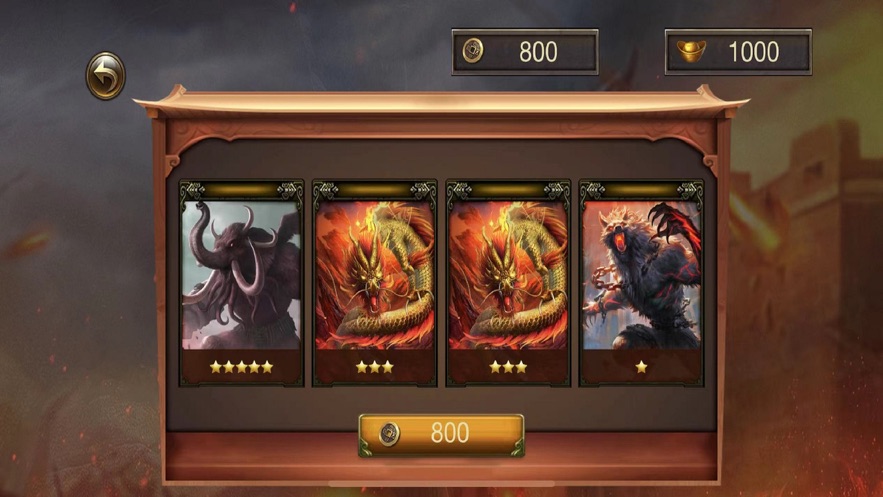883x497 pixels.
Task: Select the five-star elephant beast card
Action: (241, 283)
